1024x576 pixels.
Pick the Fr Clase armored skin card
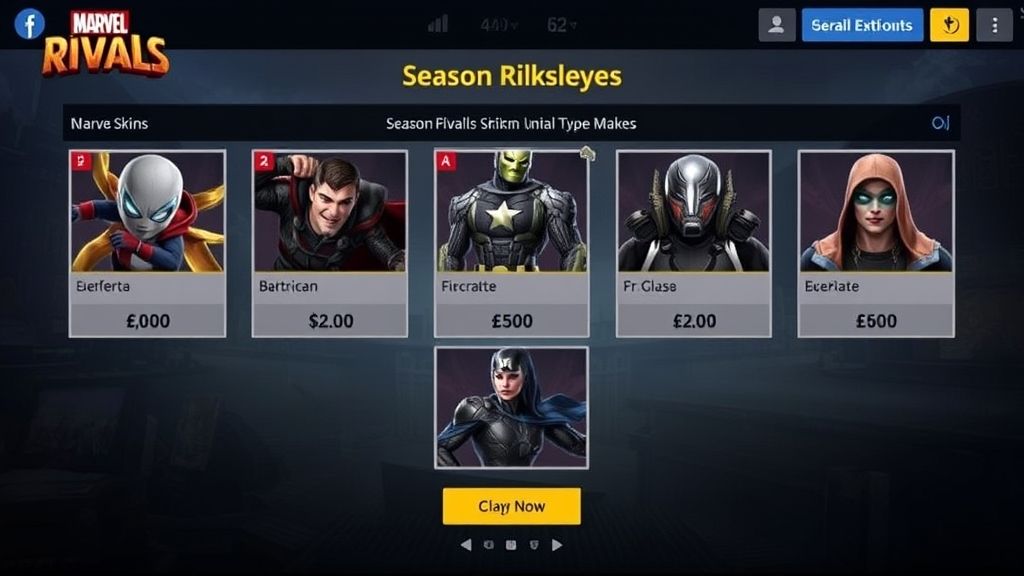693,243
